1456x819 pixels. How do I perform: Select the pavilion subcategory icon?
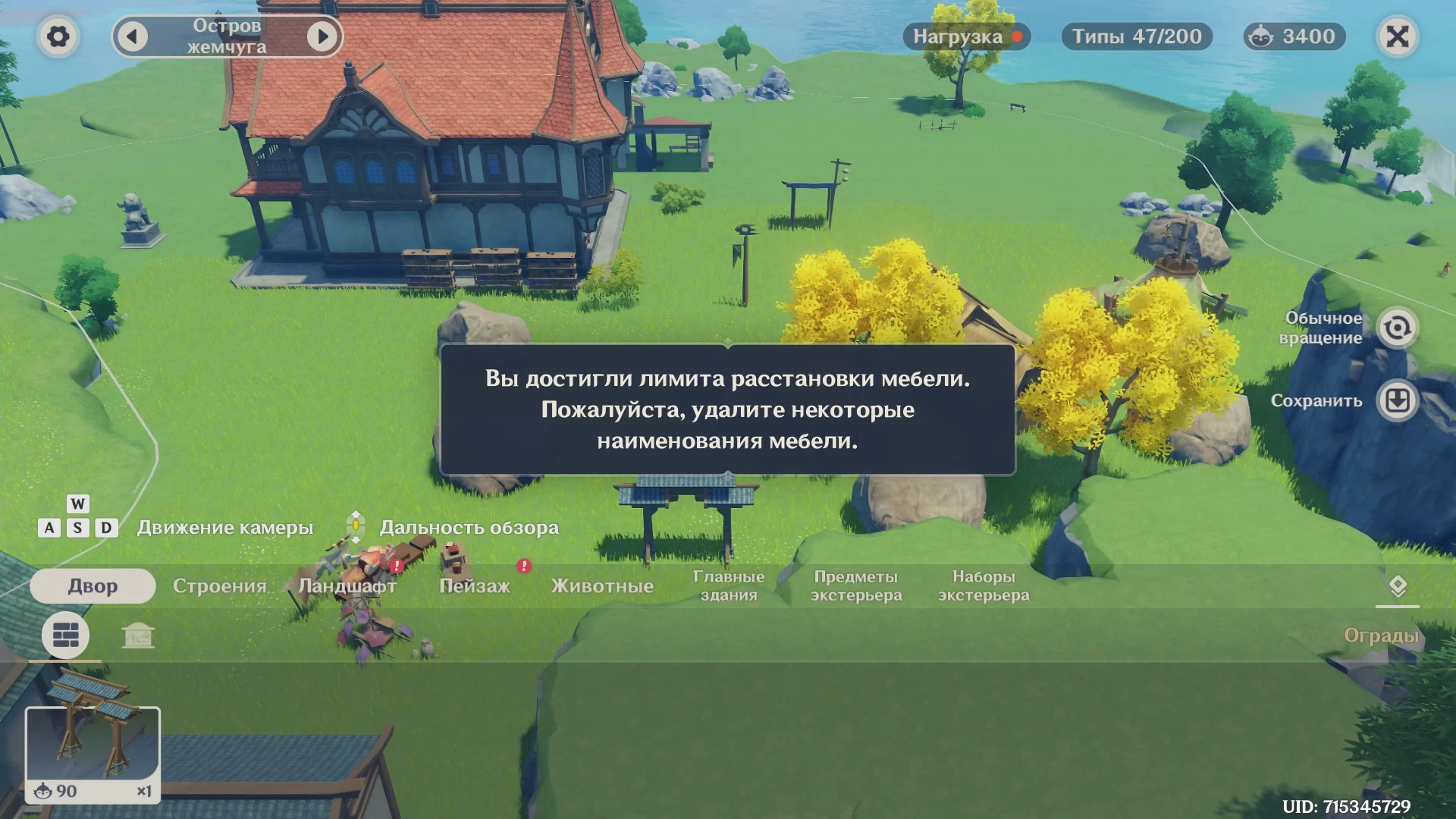[x=138, y=635]
